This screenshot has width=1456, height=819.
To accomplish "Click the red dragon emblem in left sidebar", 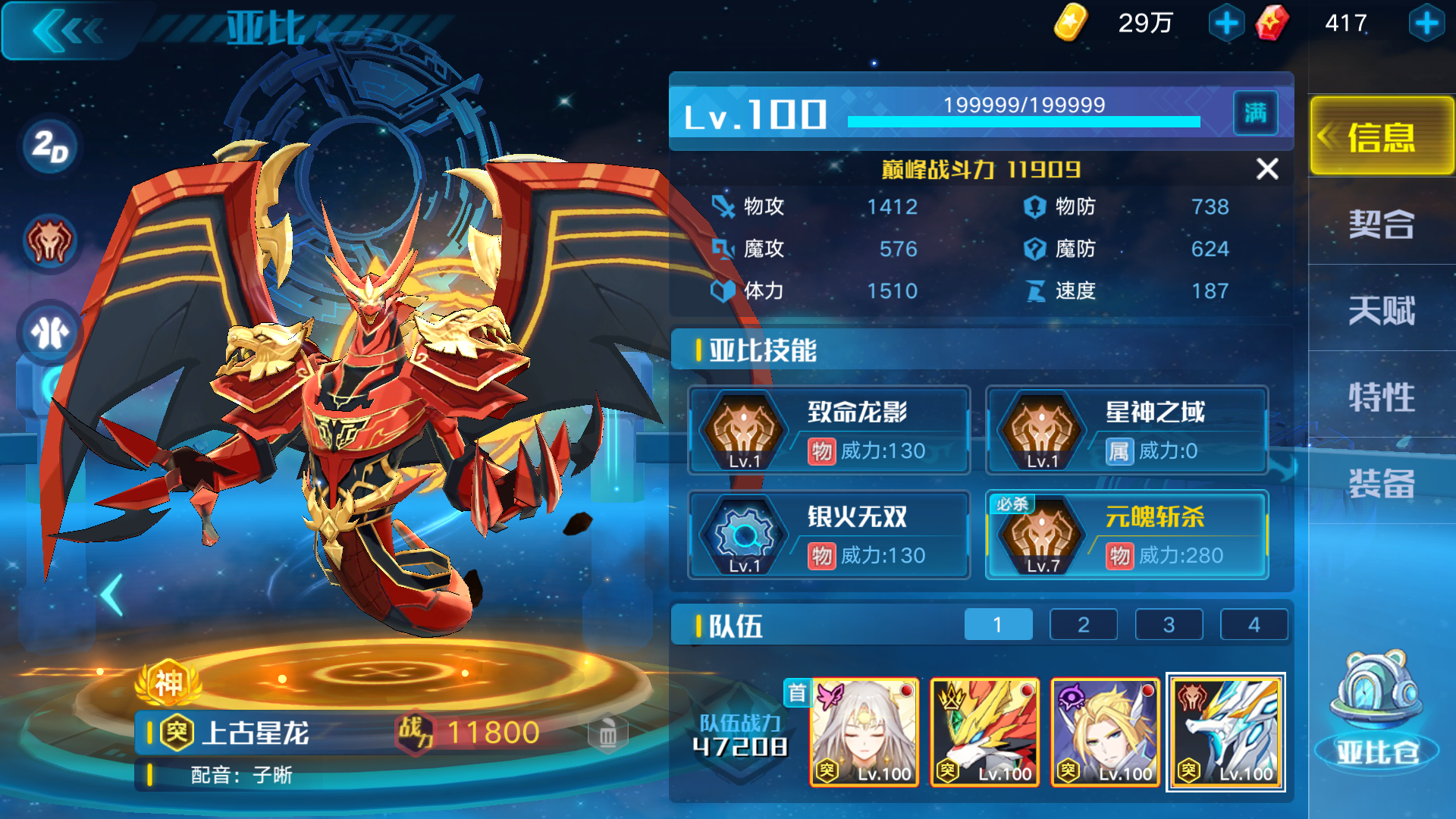I will tap(48, 241).
